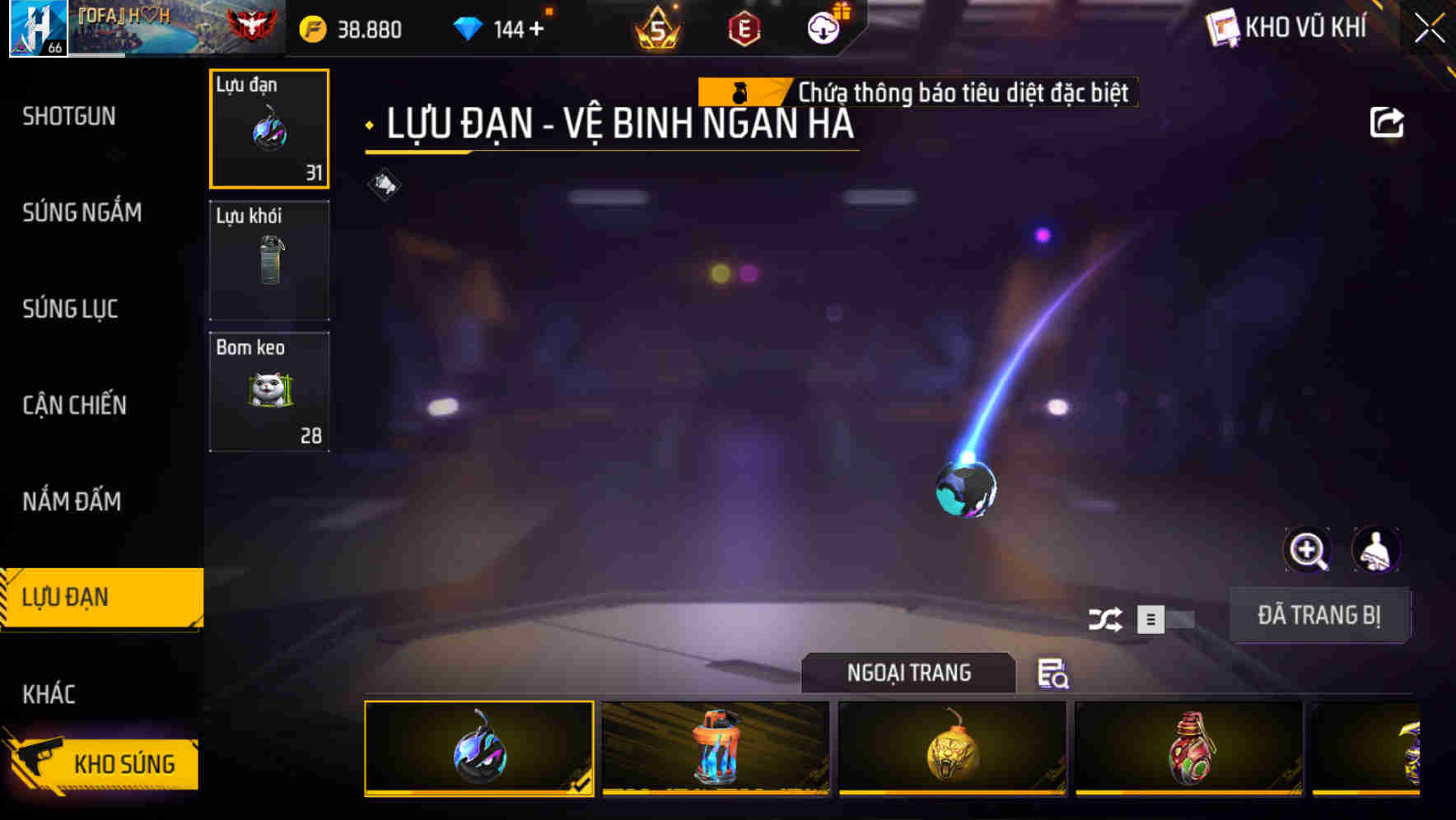Select the SHOTGUN weapon category
The image size is (1456, 820).
pos(69,116)
